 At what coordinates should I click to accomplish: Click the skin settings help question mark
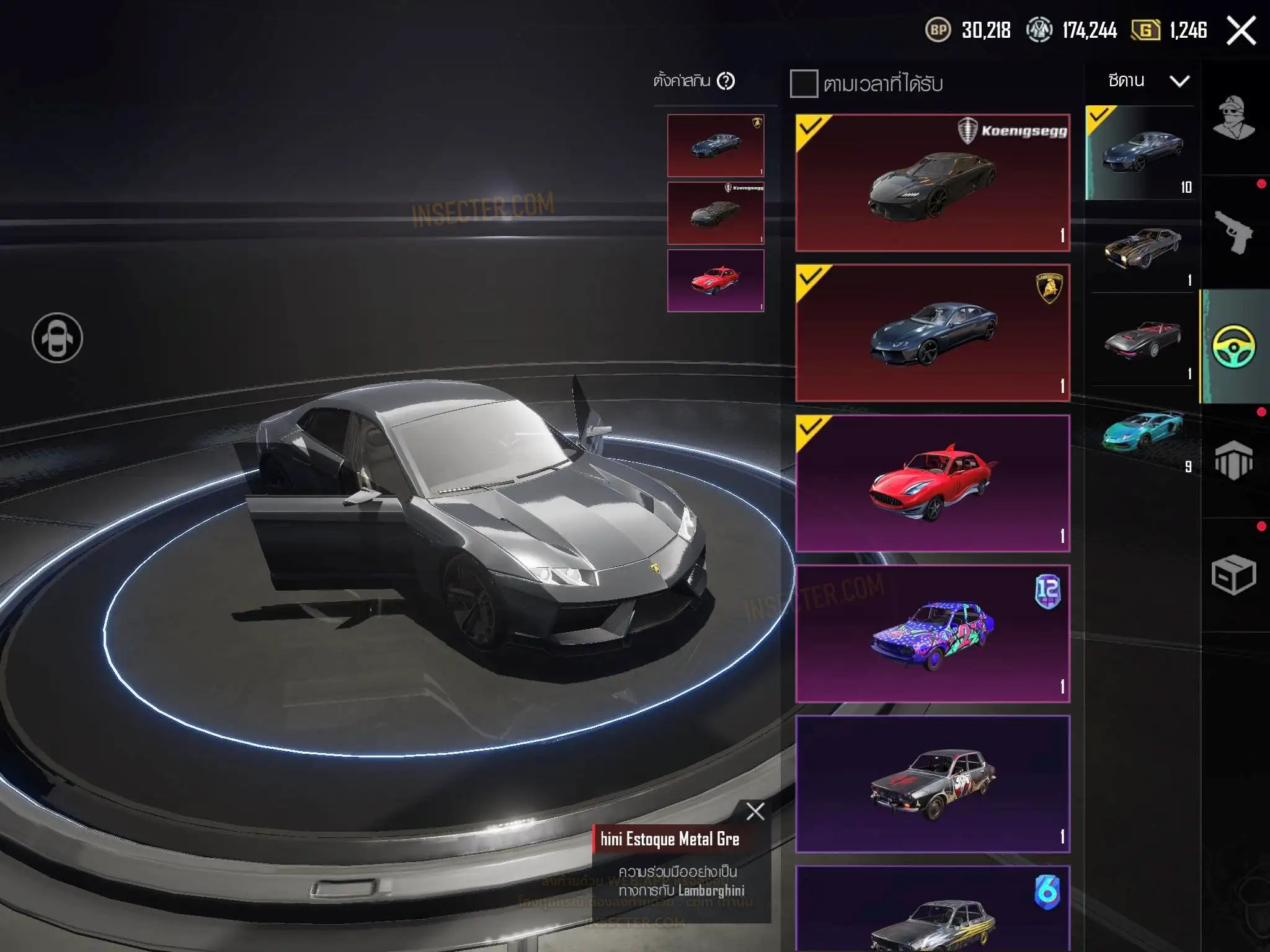pyautogui.click(x=726, y=81)
